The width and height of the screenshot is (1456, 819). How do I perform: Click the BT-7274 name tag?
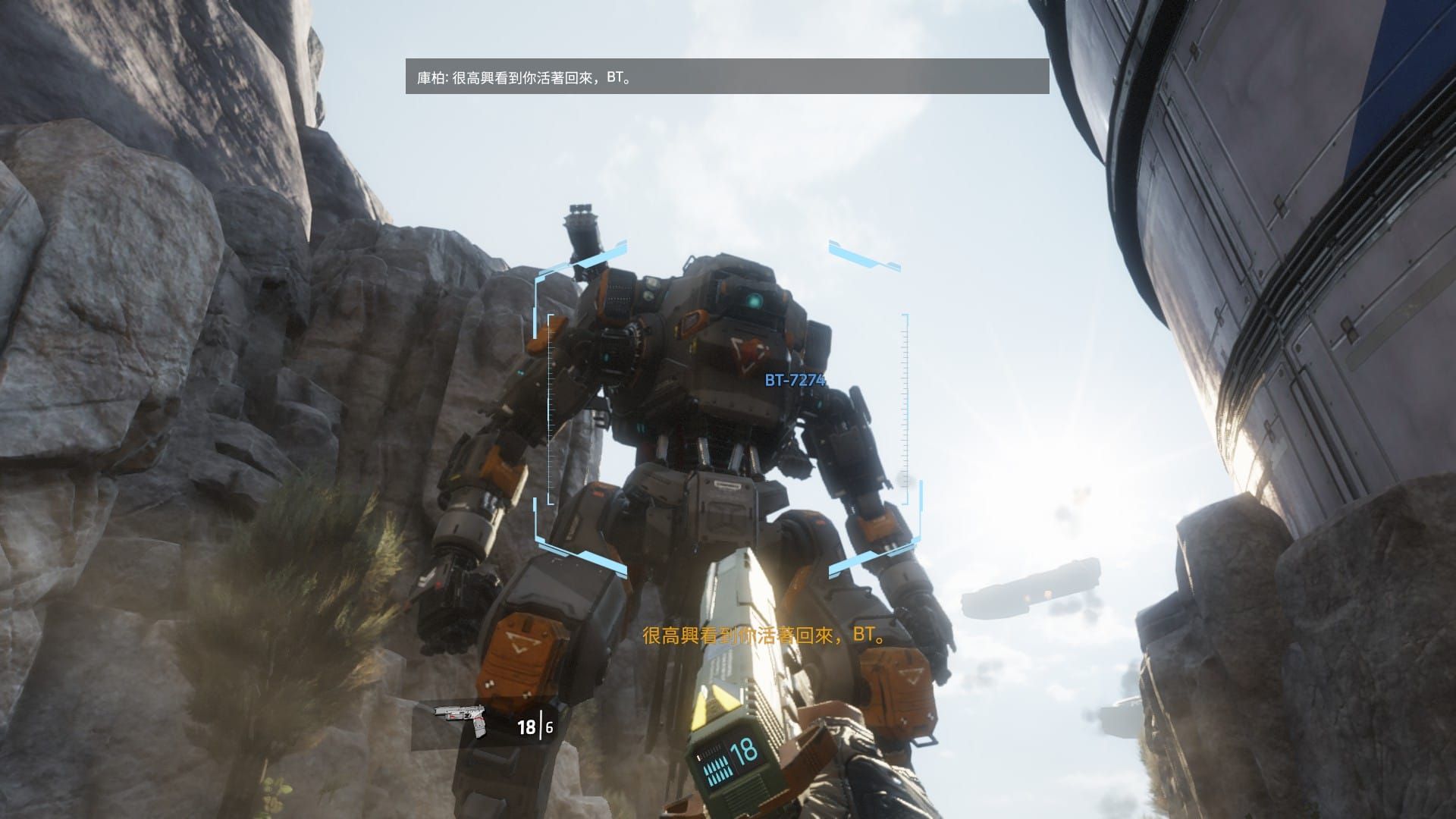click(x=794, y=381)
